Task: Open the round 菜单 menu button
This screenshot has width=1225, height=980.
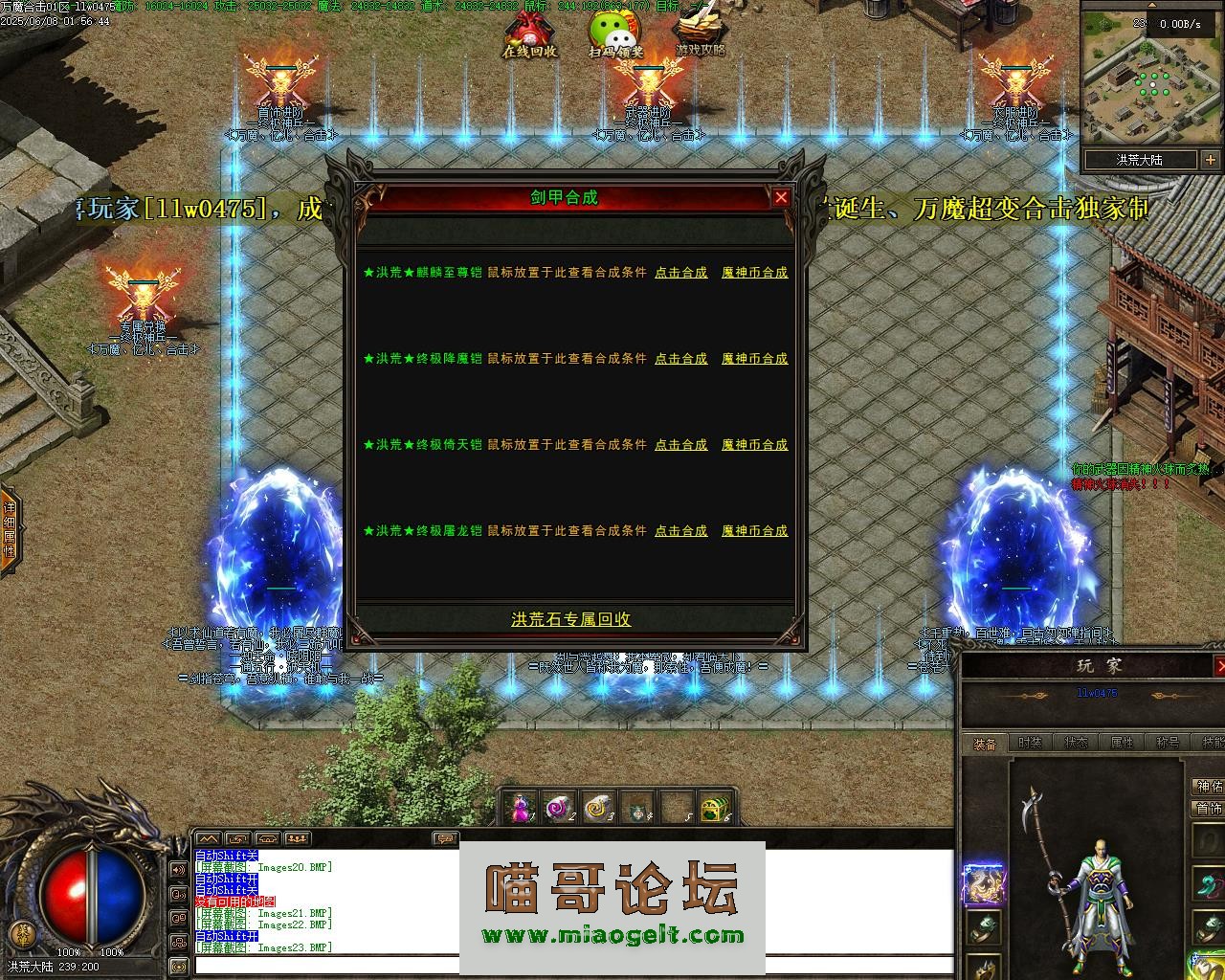Action: click(18, 933)
